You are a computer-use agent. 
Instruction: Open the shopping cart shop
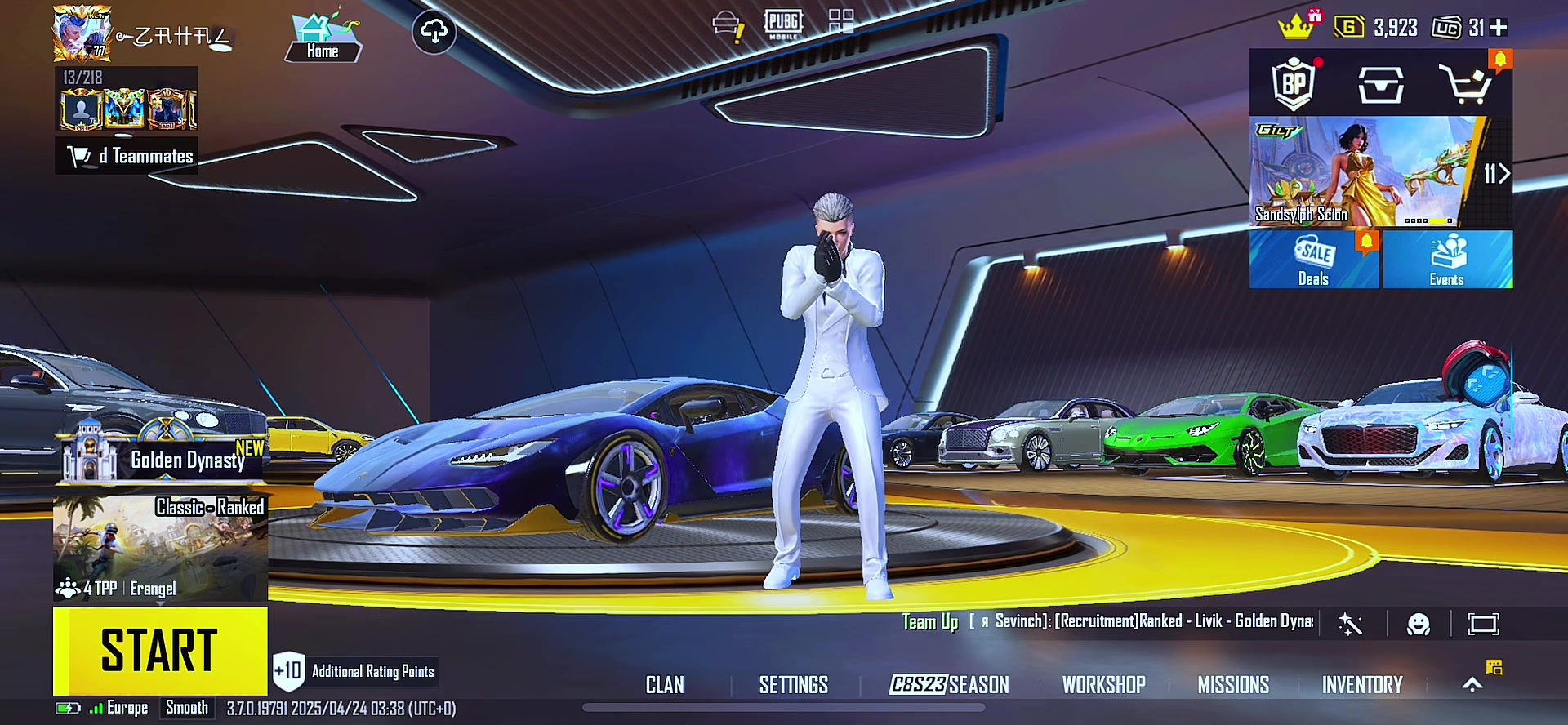coord(1468,83)
